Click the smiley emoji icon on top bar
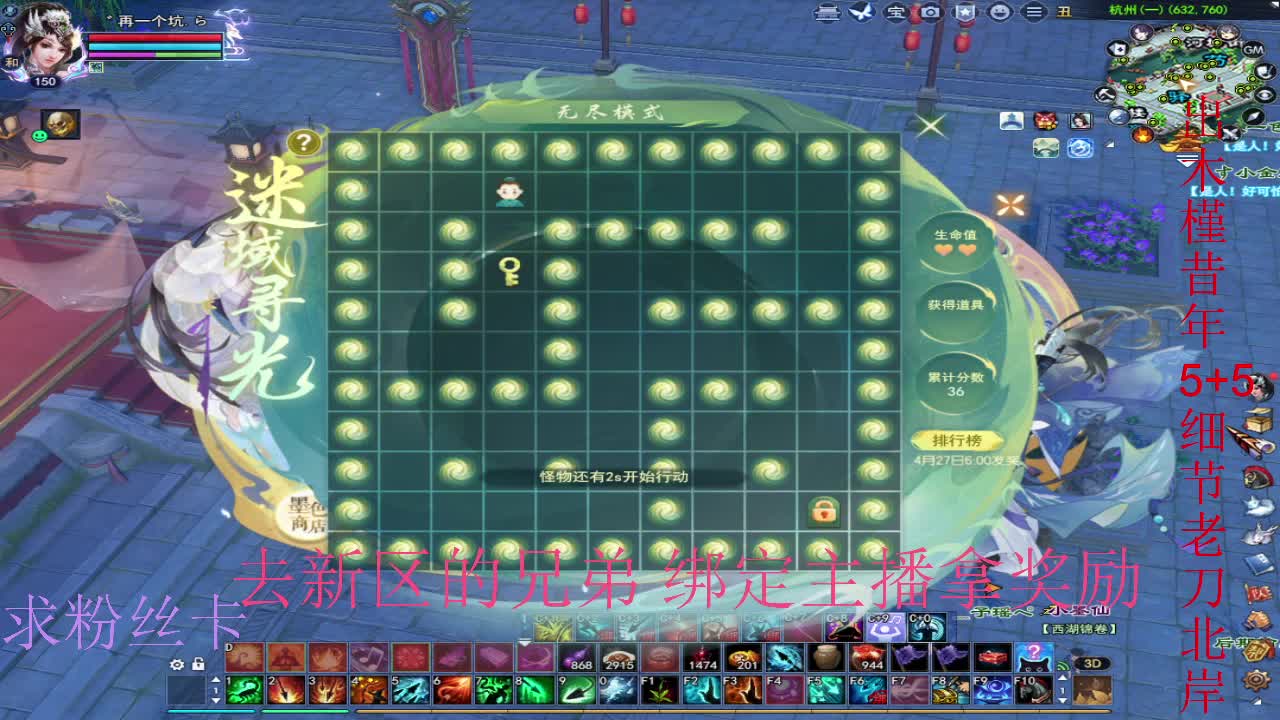 coord(998,13)
